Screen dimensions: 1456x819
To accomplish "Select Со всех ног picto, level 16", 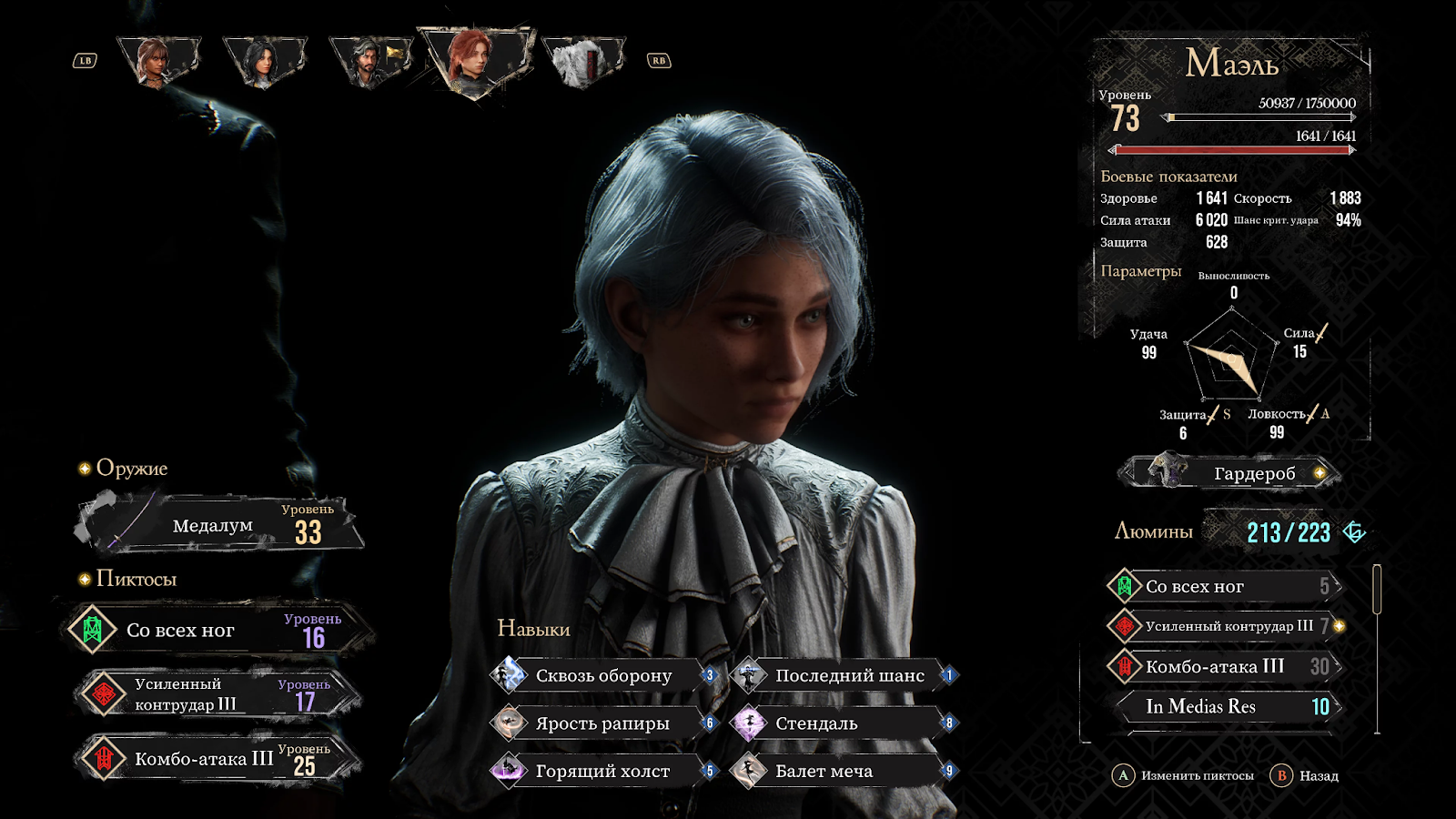I will point(218,630).
